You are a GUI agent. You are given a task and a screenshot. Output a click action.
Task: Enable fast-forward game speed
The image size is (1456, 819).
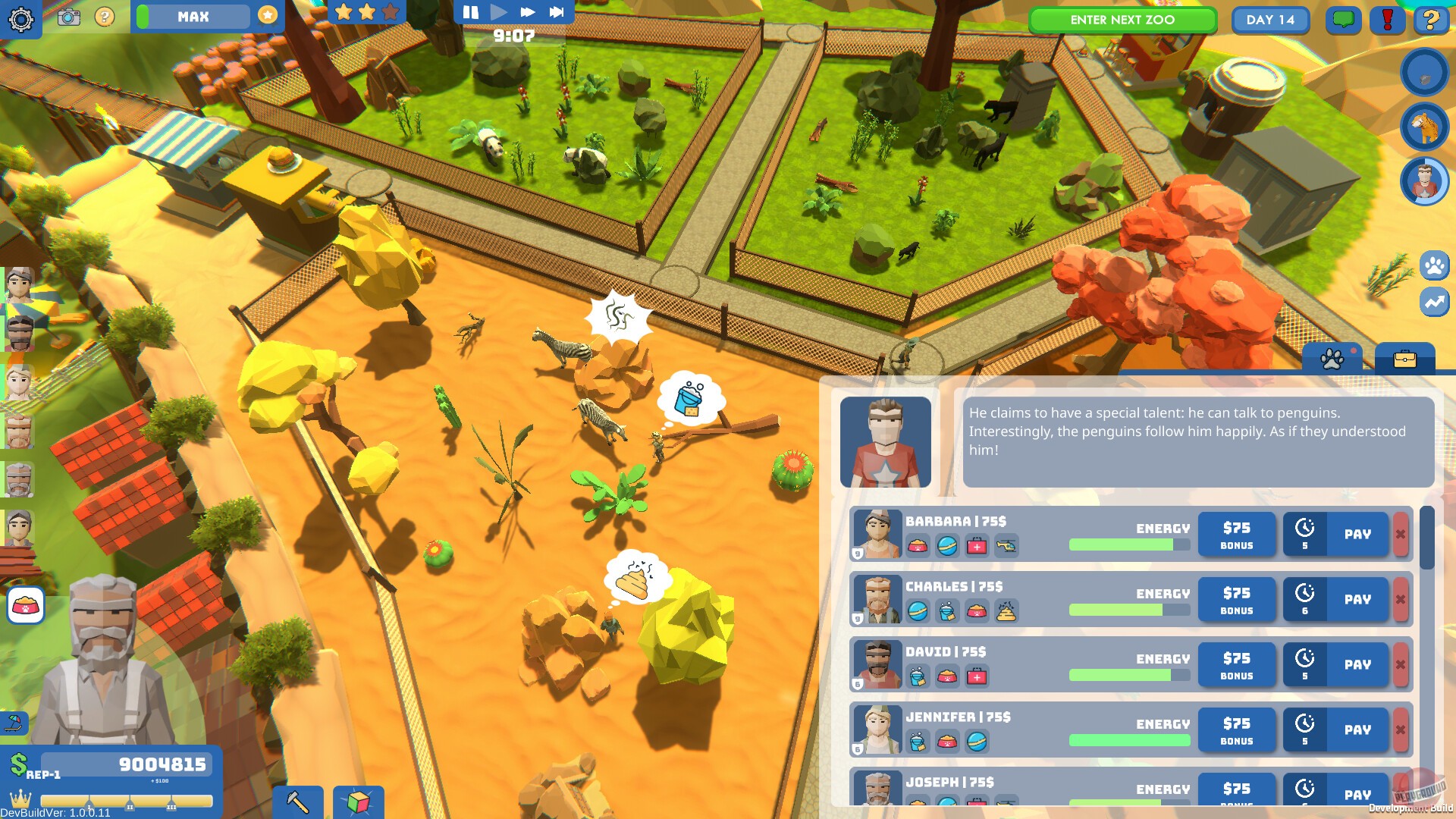(526, 11)
